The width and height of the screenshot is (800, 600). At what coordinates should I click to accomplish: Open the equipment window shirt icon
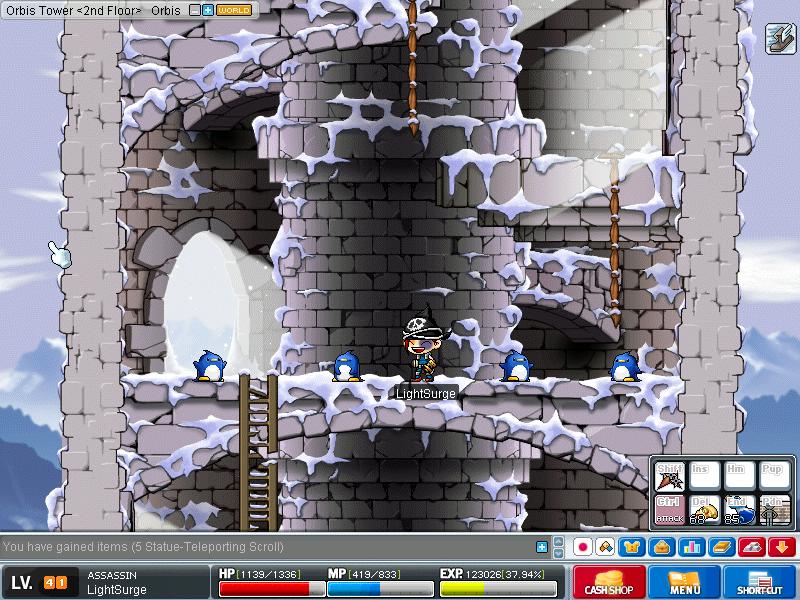pyautogui.click(x=632, y=547)
